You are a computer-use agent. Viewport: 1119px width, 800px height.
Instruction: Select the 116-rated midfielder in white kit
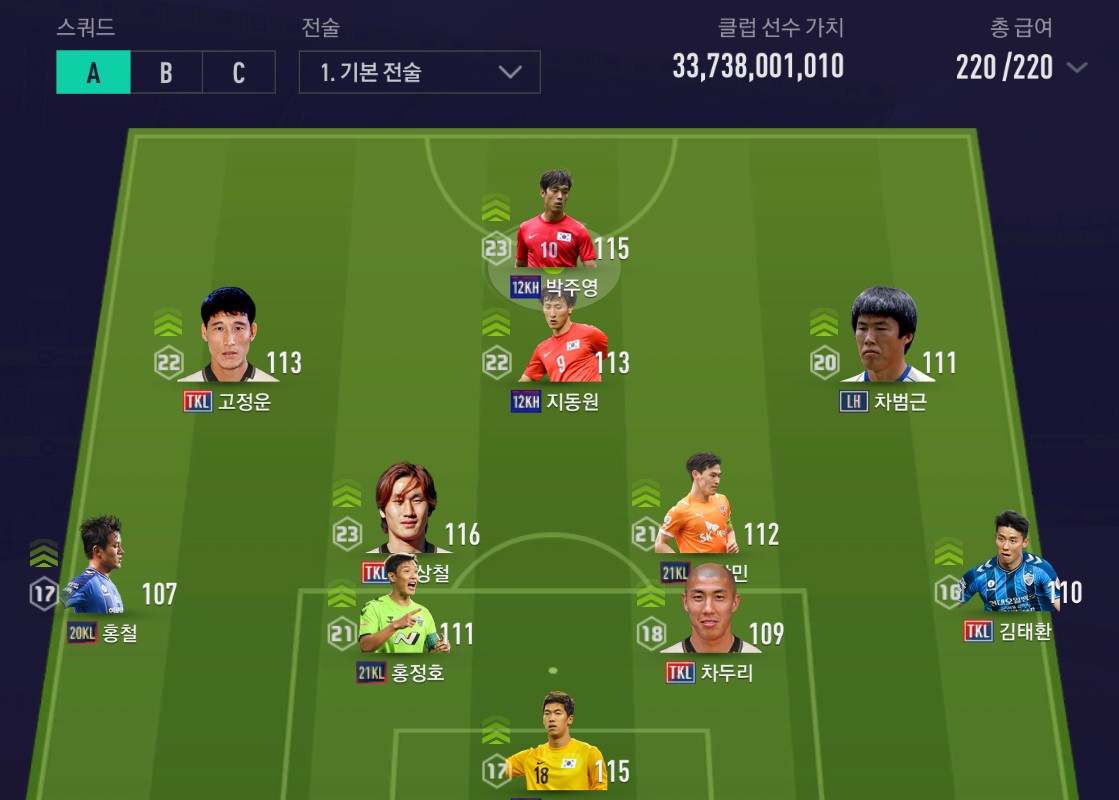(406, 512)
